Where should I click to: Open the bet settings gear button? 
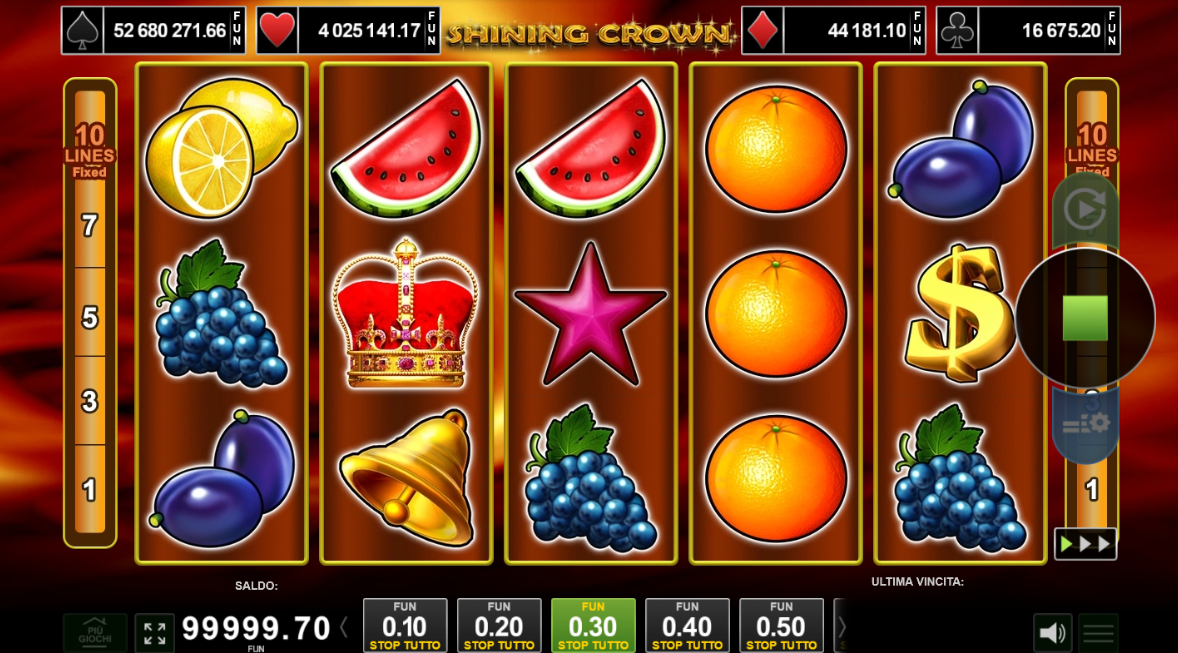pyautogui.click(x=1085, y=424)
